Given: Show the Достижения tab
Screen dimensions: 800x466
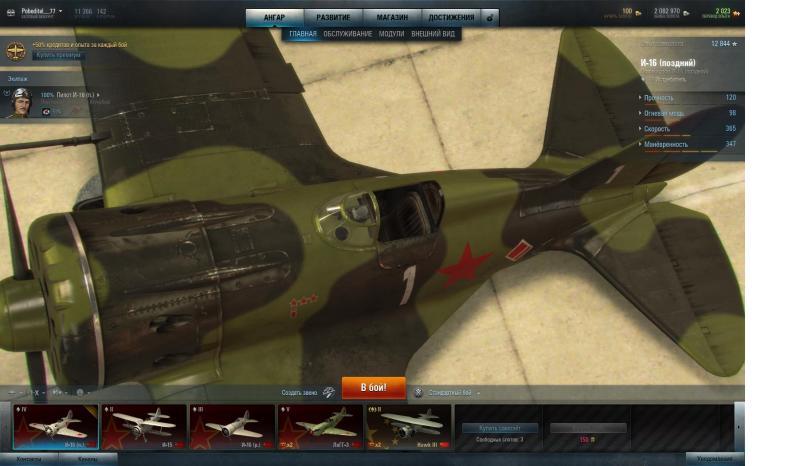Looking at the screenshot, I should pos(451,17).
